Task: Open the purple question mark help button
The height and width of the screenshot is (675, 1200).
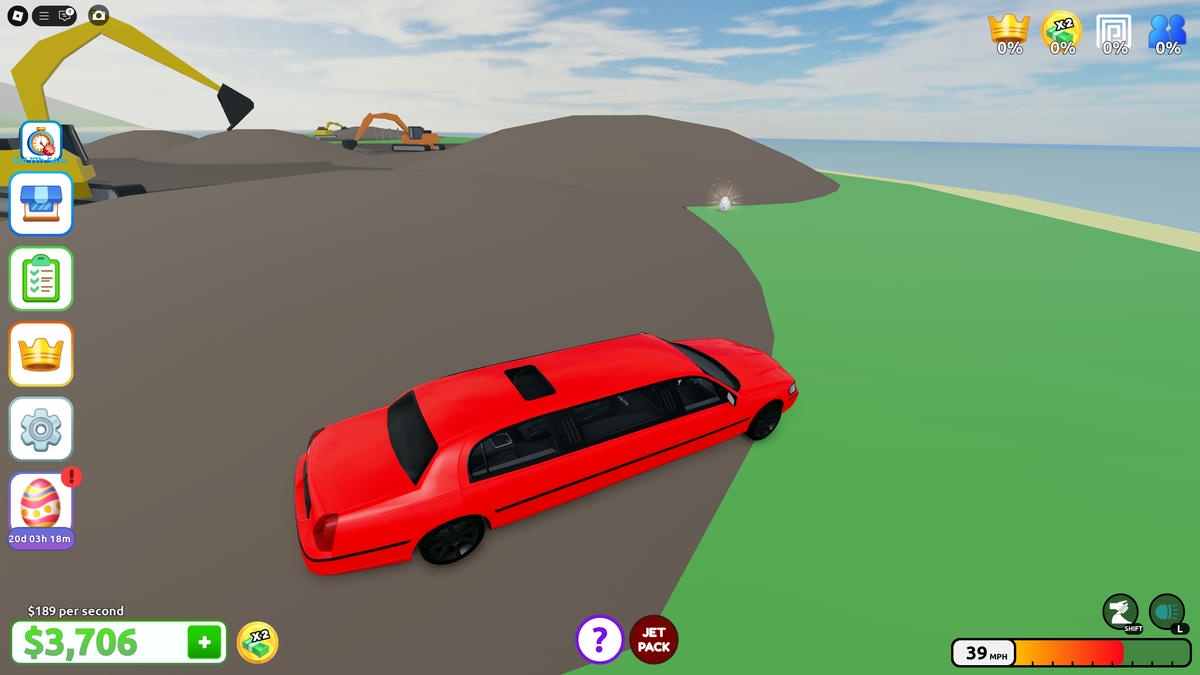Action: coord(600,639)
